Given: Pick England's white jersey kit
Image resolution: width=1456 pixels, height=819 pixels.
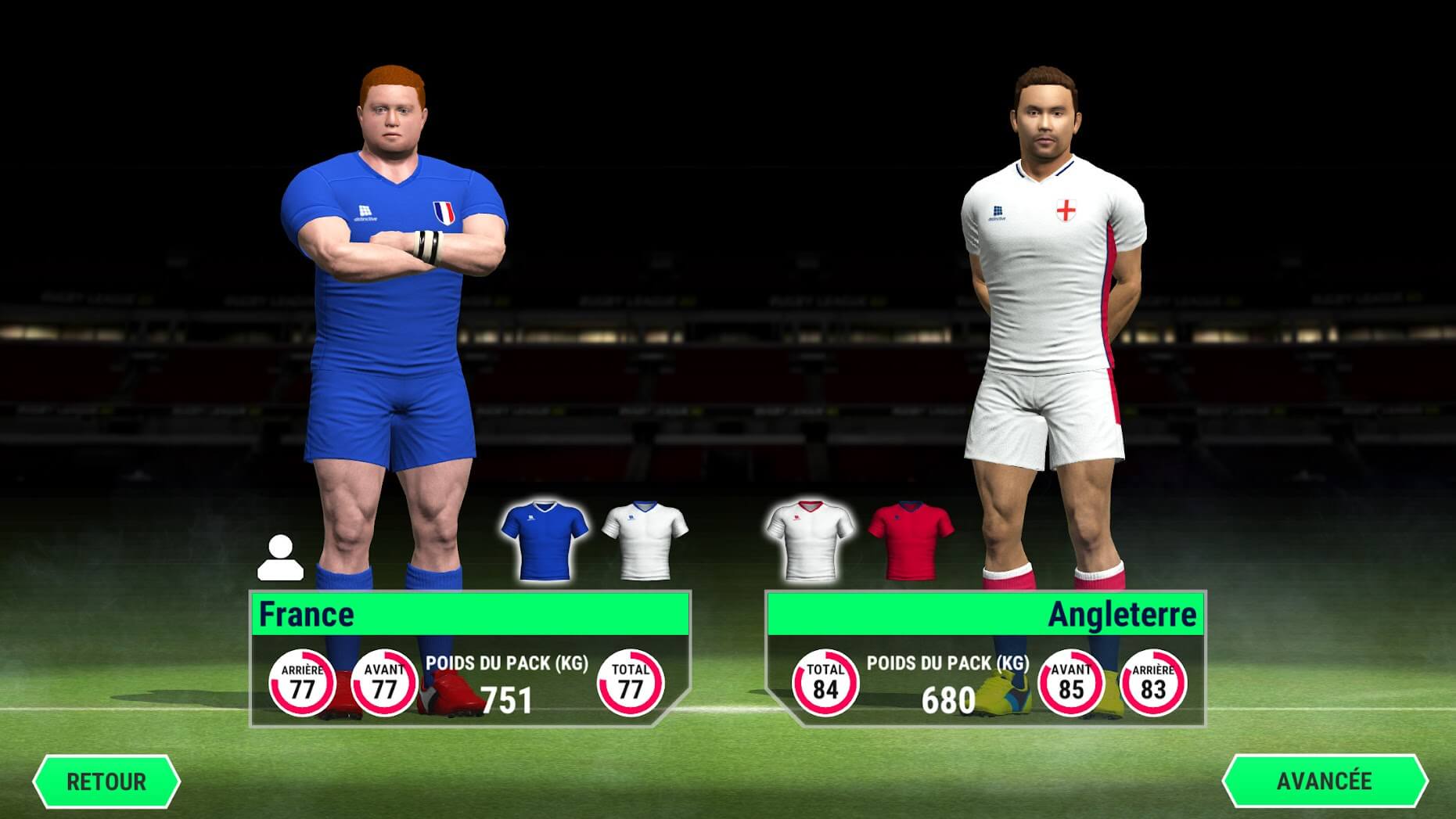Looking at the screenshot, I should point(809,539).
